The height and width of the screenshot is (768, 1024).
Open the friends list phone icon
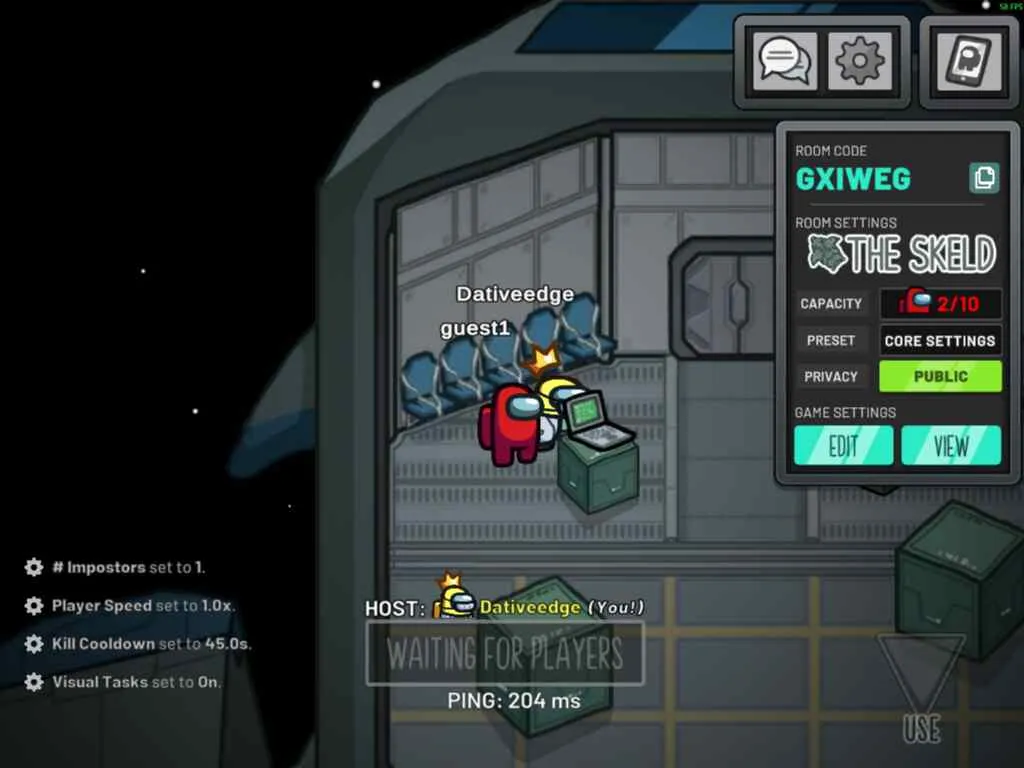point(968,62)
